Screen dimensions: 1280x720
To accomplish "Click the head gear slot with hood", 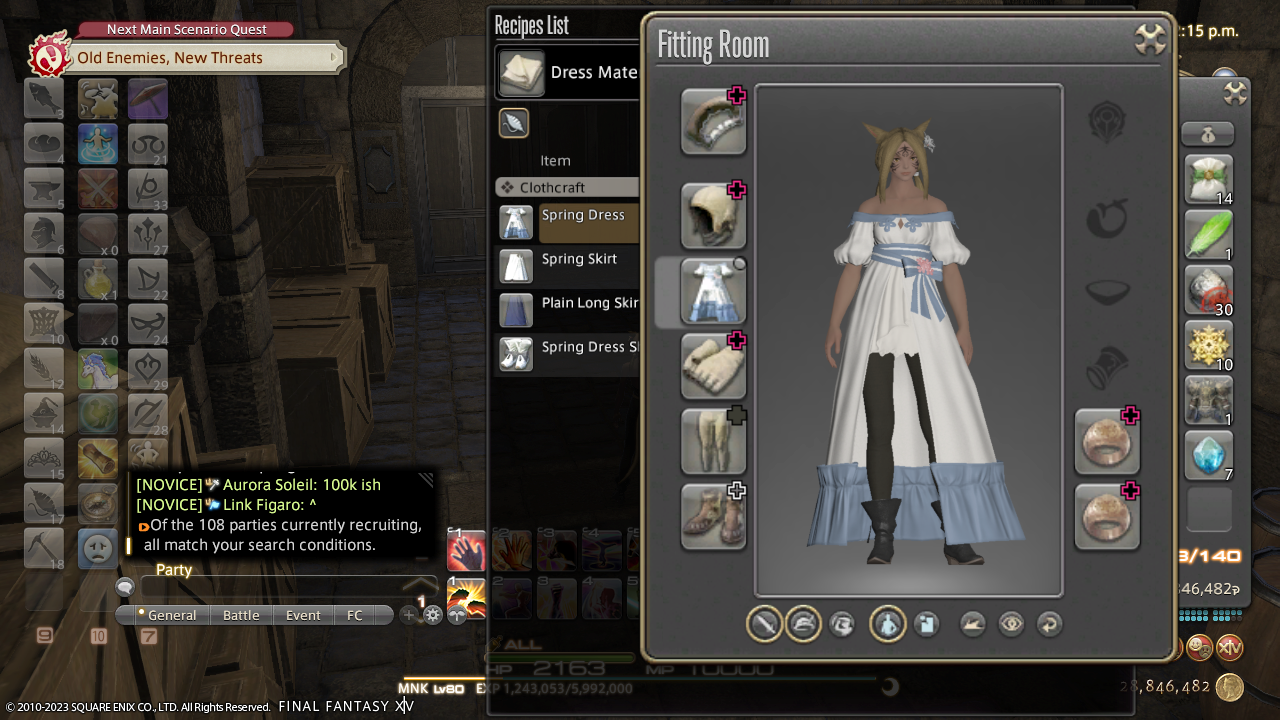I will (713, 216).
